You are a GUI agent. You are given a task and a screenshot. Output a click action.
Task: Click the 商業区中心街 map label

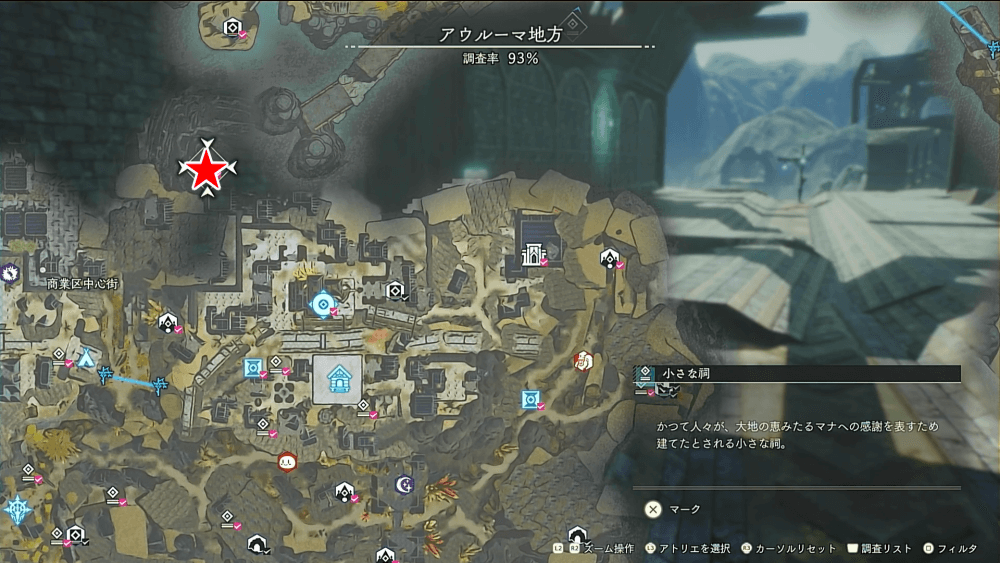82,284
